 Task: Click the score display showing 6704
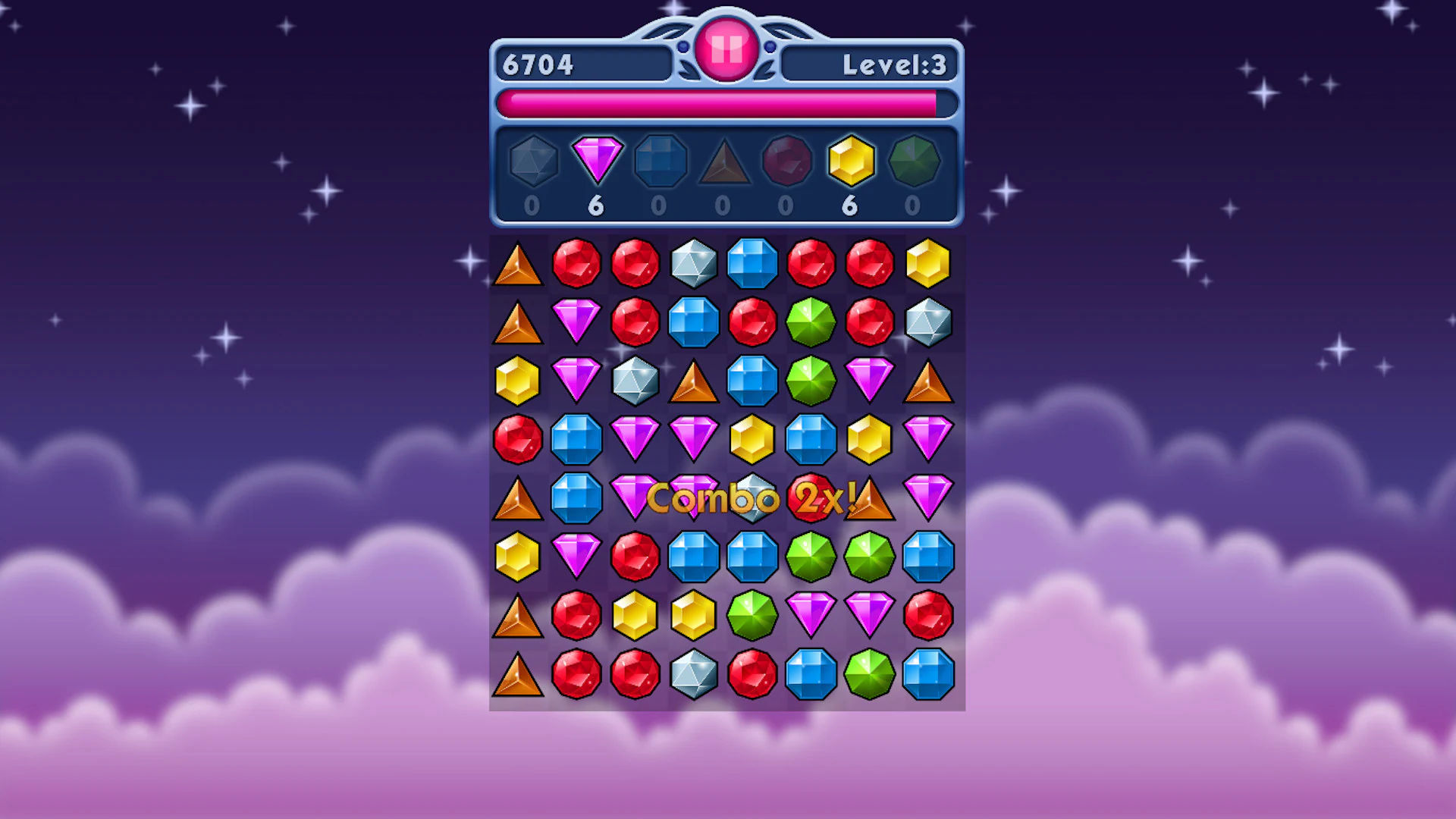point(540,64)
